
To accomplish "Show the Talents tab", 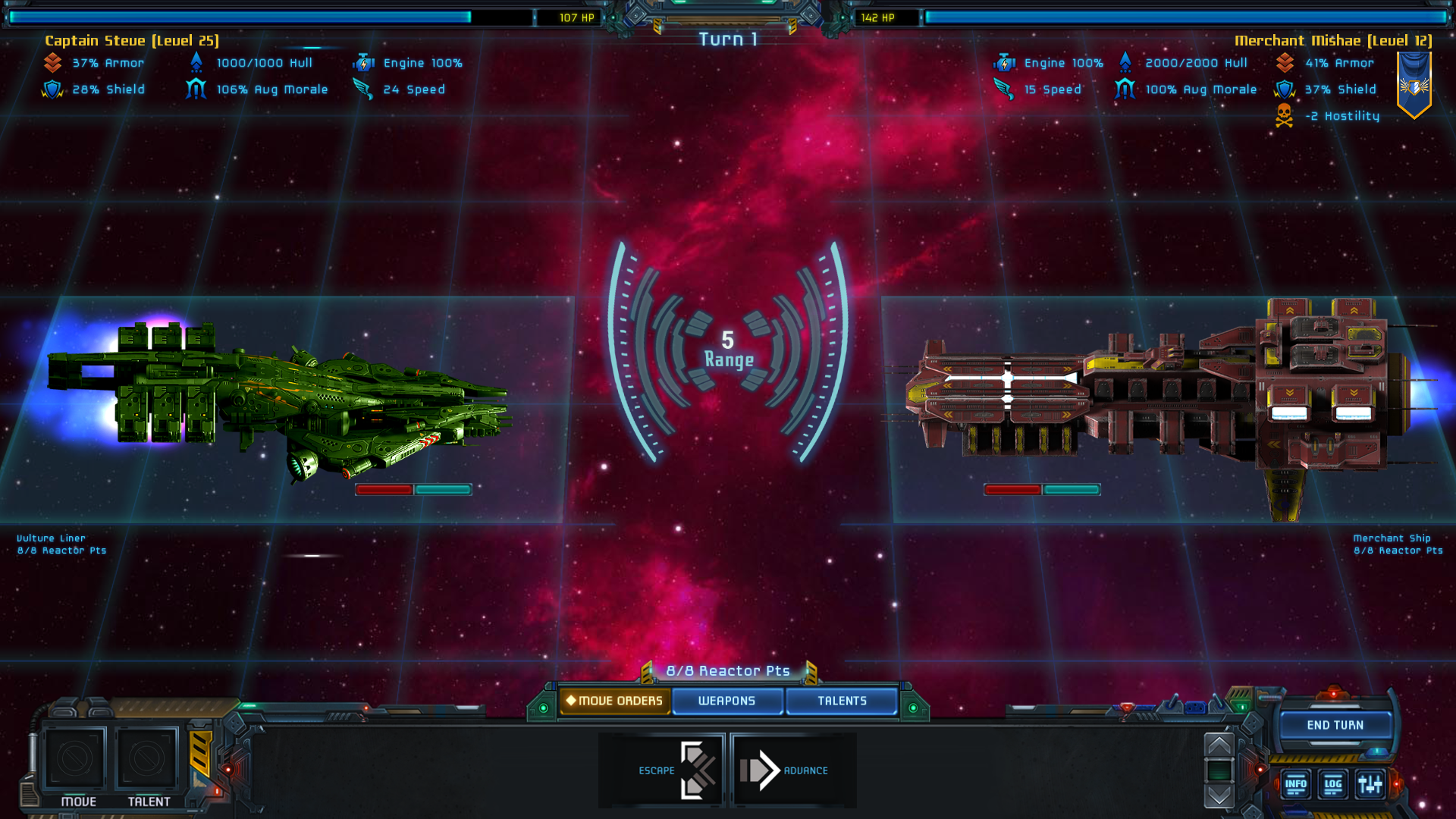I will [x=842, y=701].
